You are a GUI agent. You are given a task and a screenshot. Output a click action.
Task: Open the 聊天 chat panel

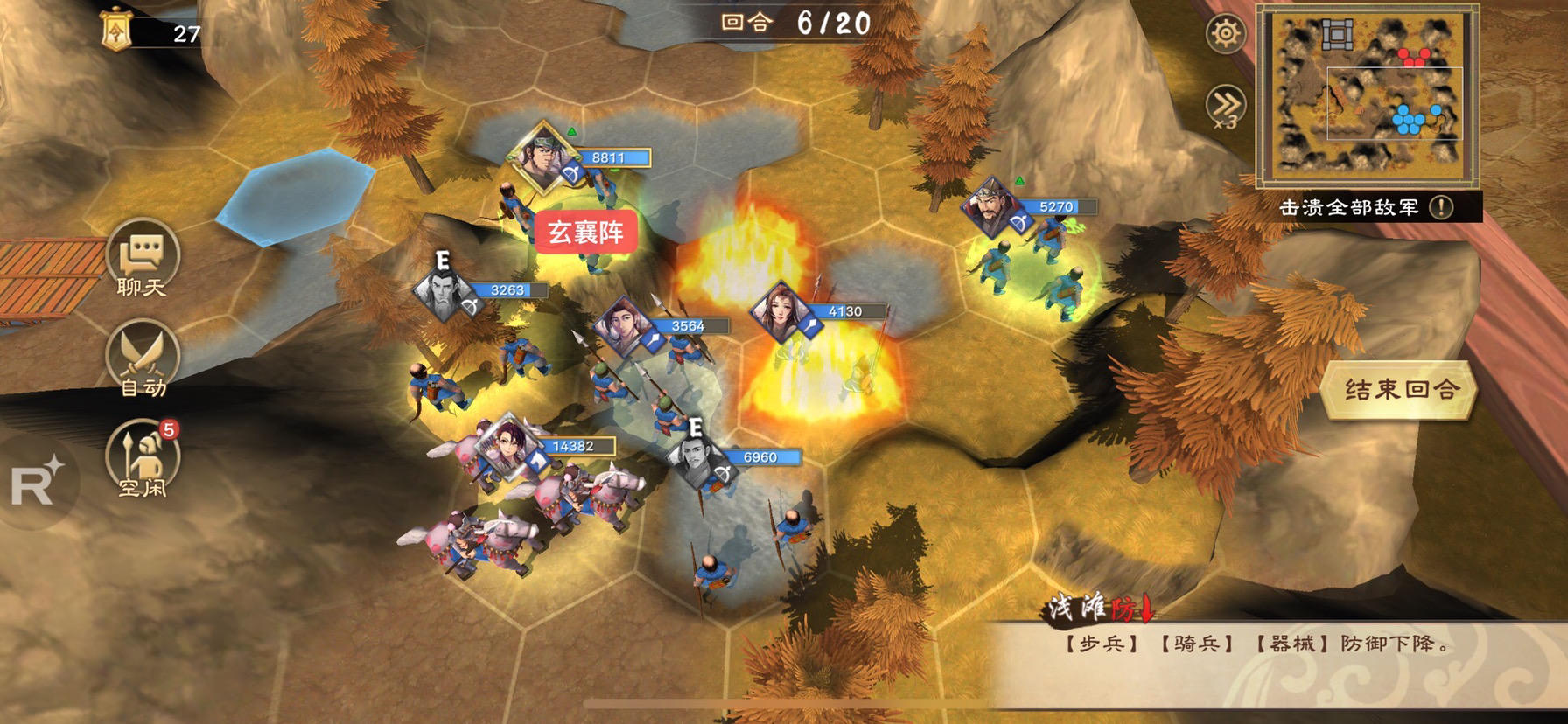(142, 261)
